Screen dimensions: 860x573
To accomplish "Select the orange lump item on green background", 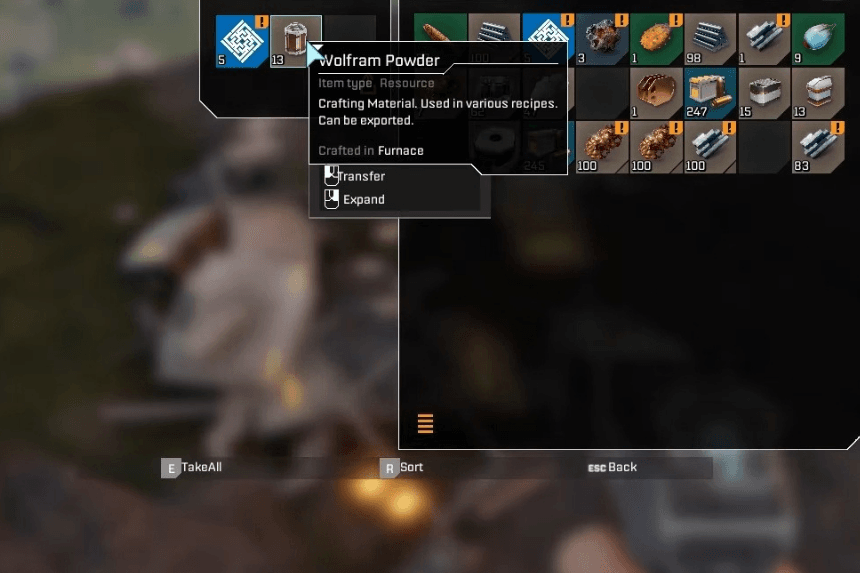I will click(656, 39).
